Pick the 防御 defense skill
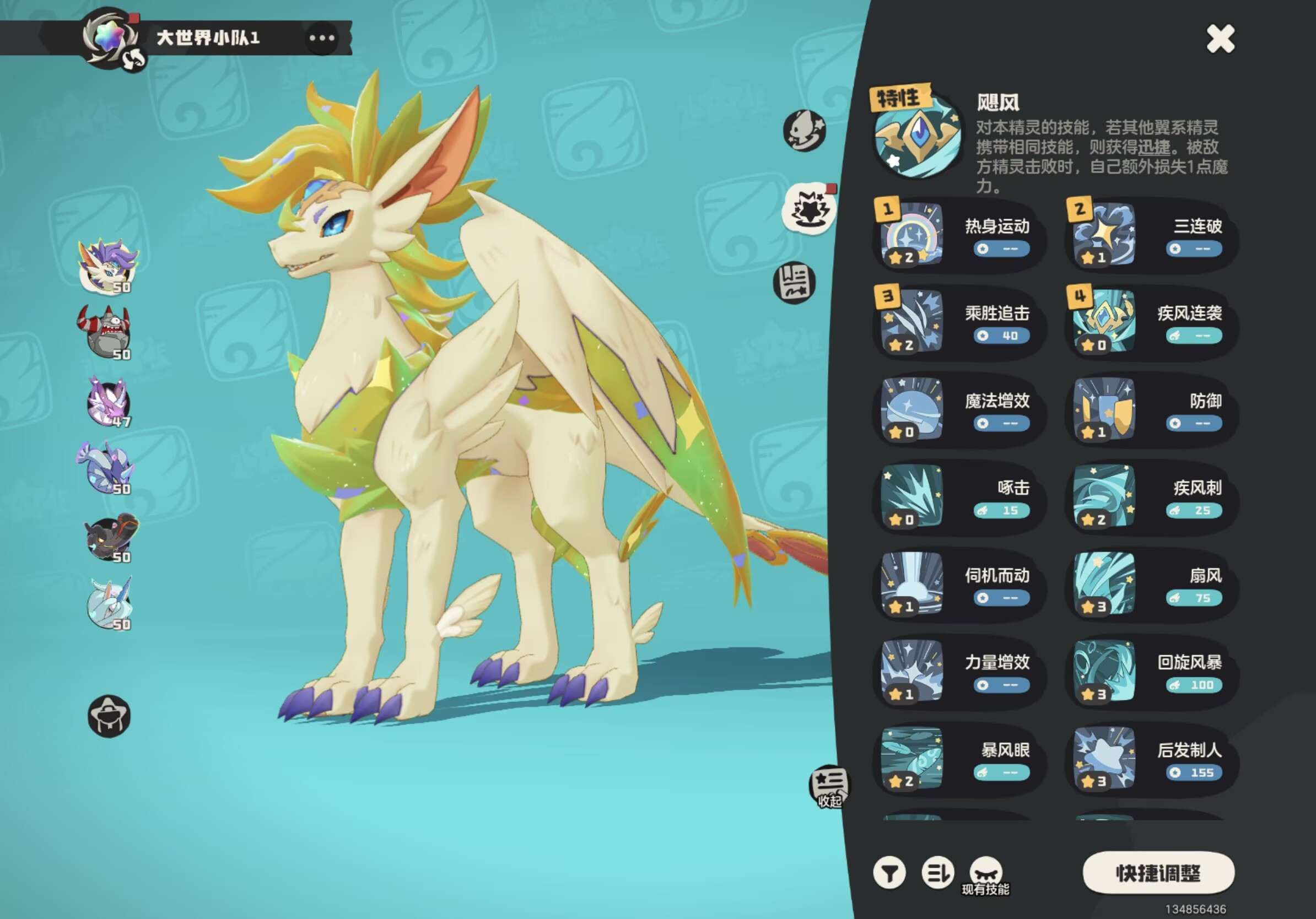 click(1151, 410)
